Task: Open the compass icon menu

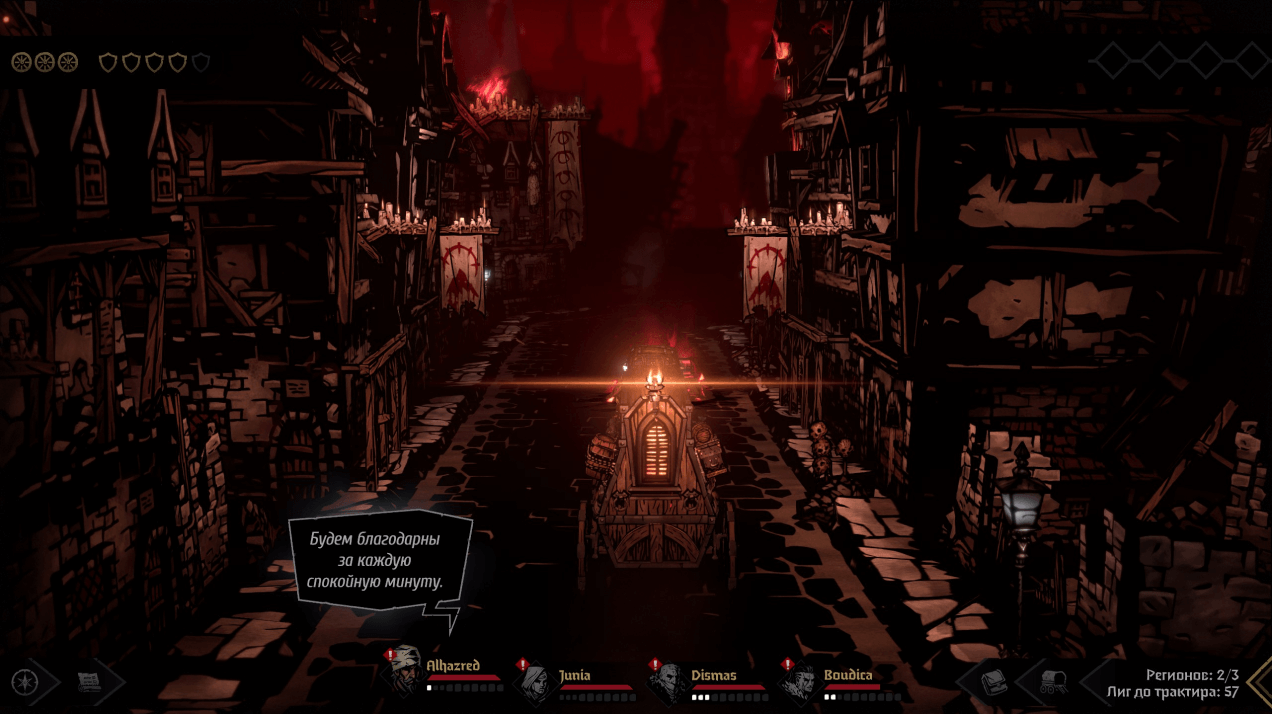Action: point(22,682)
